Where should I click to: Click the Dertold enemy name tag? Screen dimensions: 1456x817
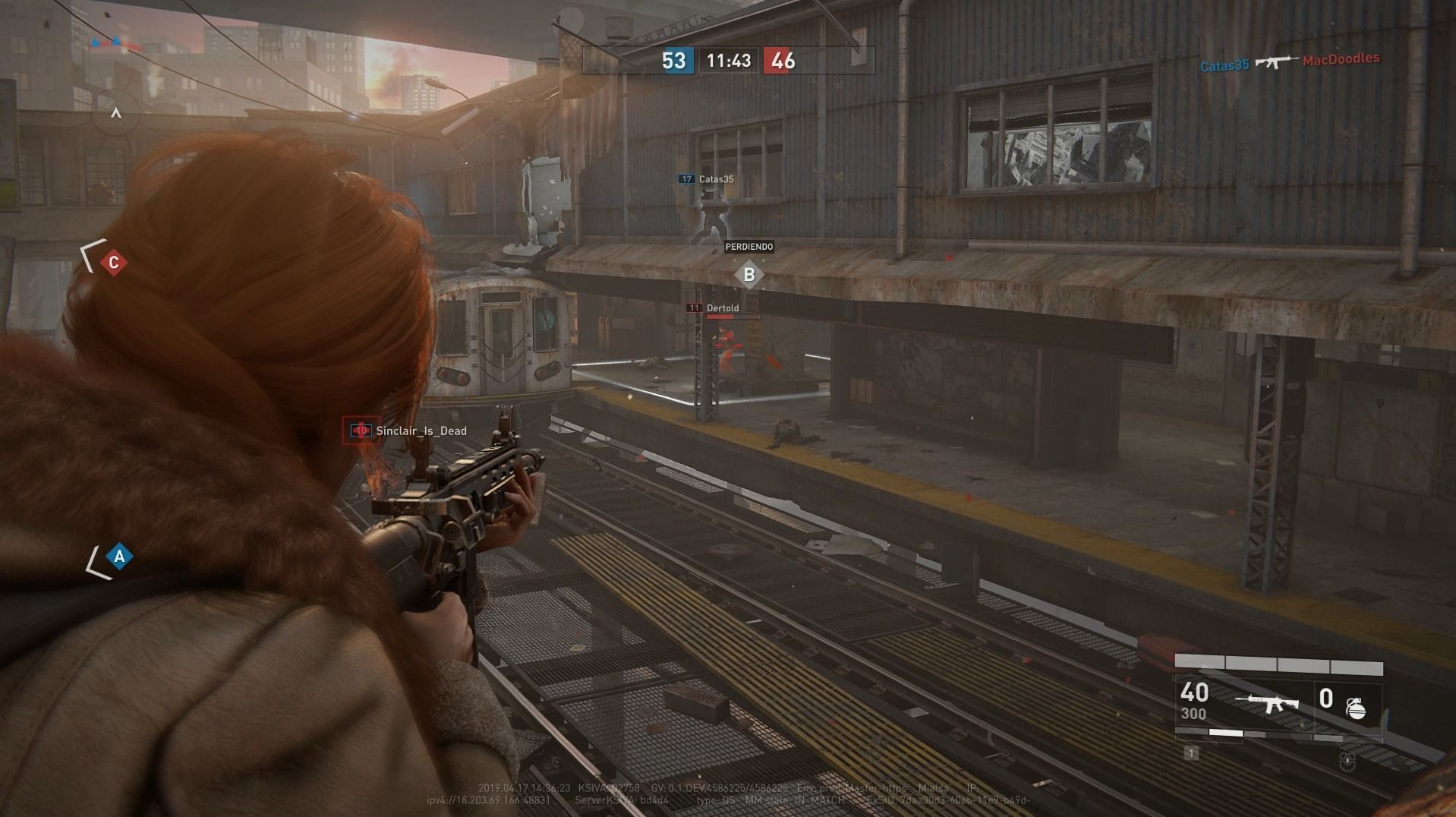coord(722,308)
